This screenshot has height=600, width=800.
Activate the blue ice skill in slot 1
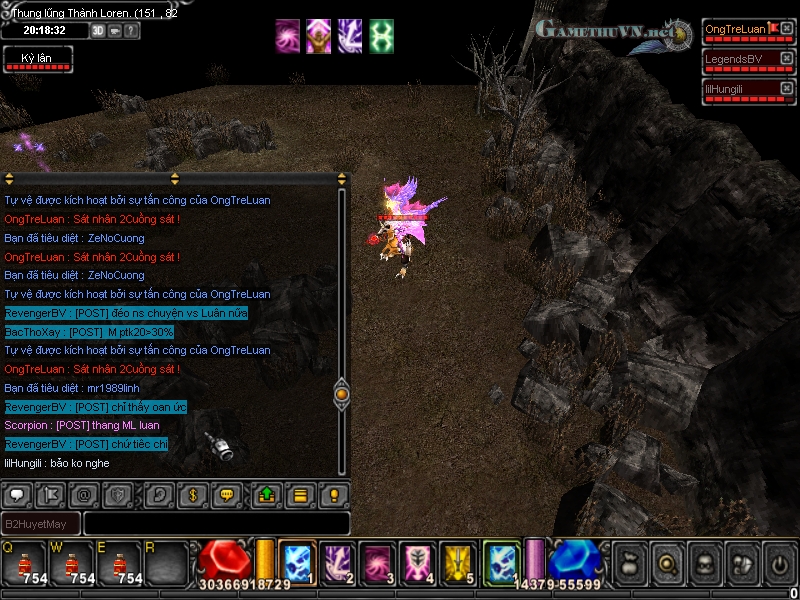coord(297,562)
